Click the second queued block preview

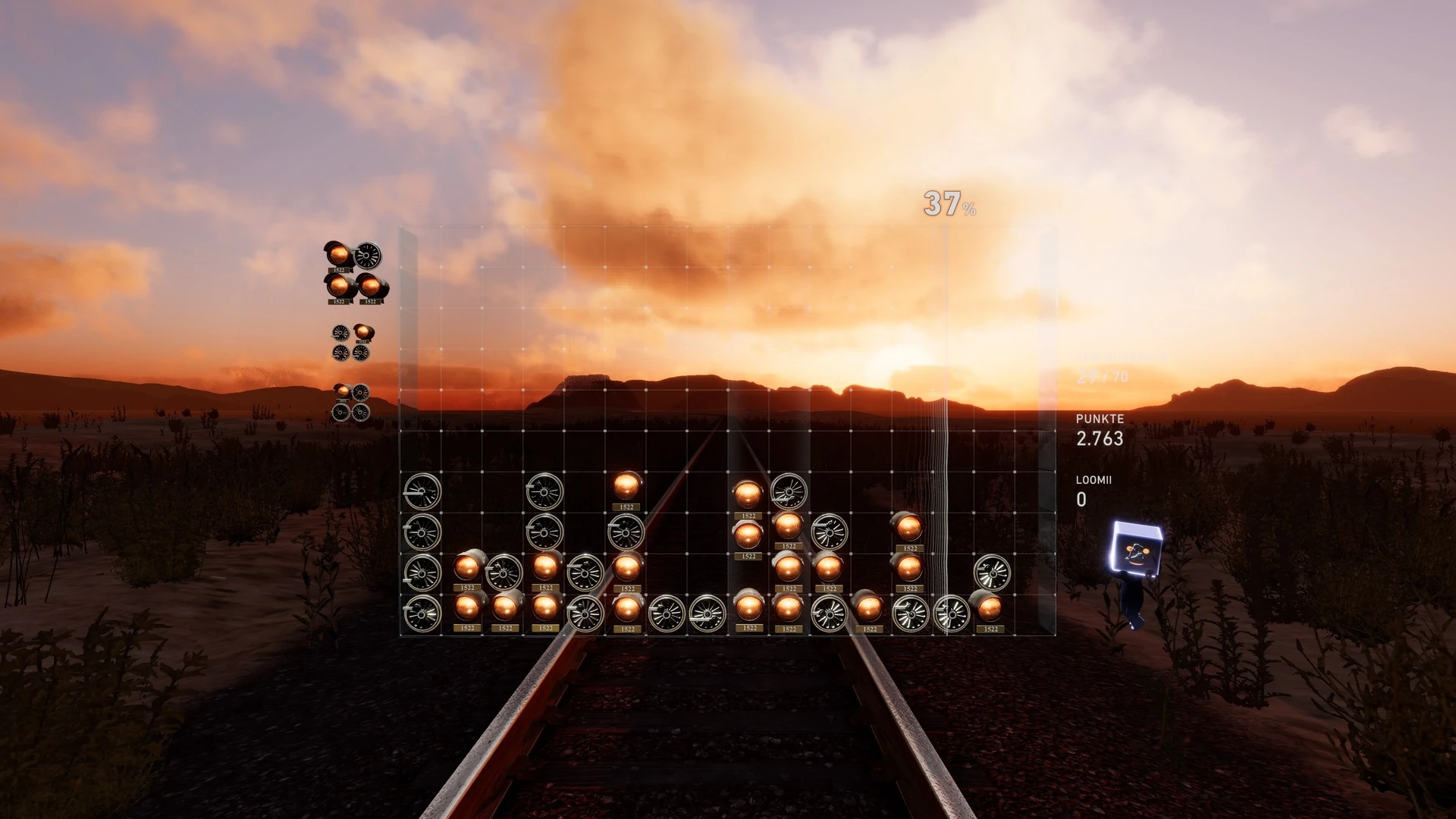click(352, 343)
